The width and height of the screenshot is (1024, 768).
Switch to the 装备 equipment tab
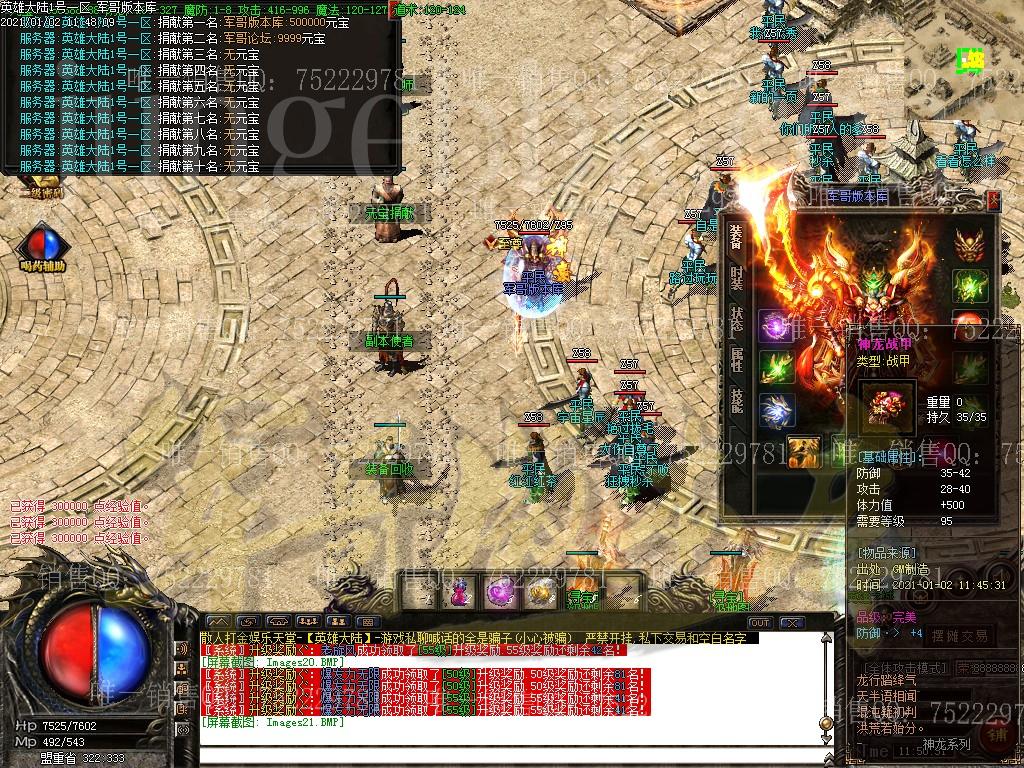(x=736, y=236)
